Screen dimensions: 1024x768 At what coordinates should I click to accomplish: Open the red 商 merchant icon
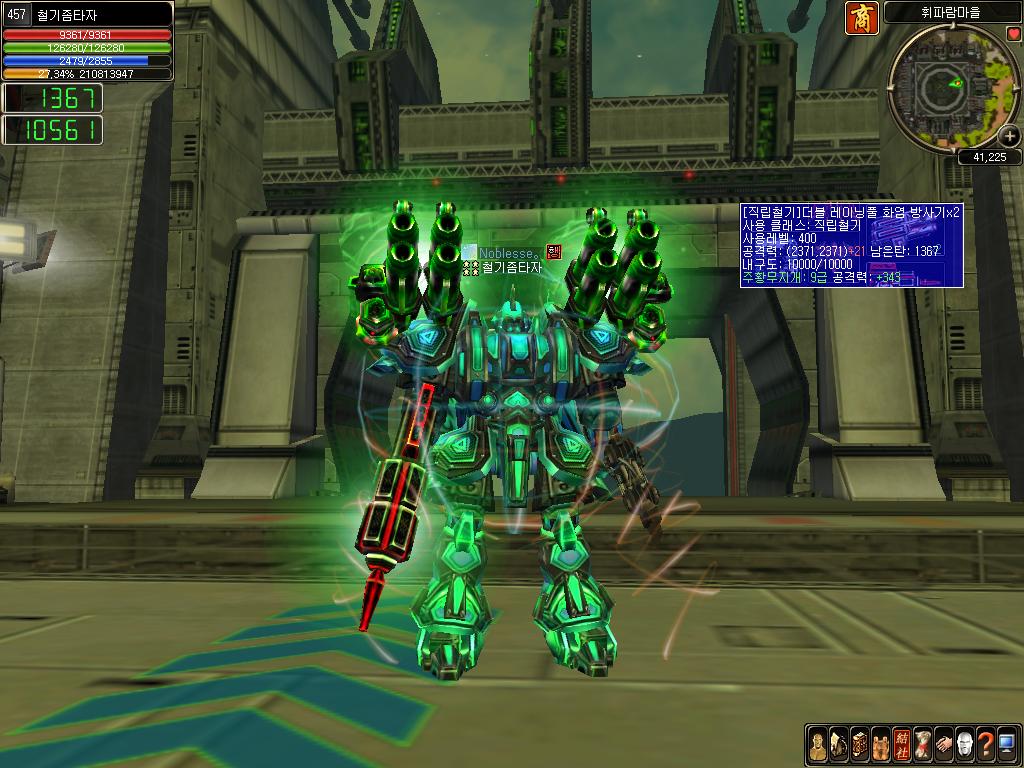(862, 18)
